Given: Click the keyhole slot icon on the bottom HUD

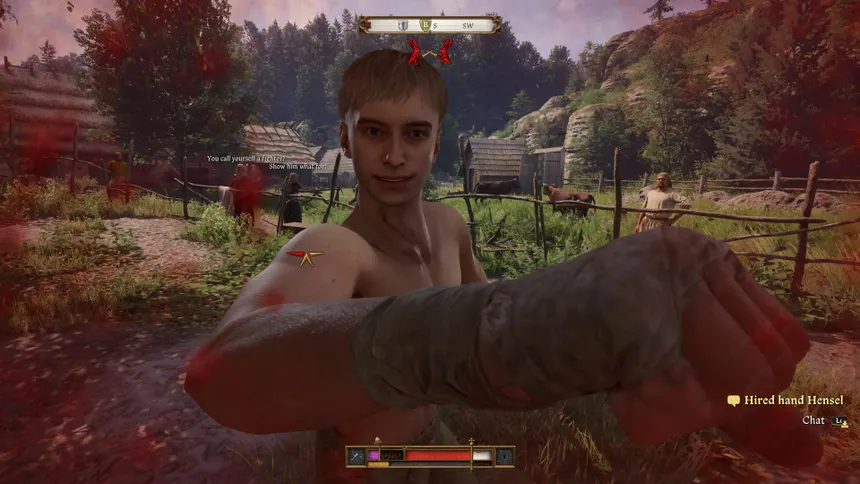Looking at the screenshot, I should point(505,456).
